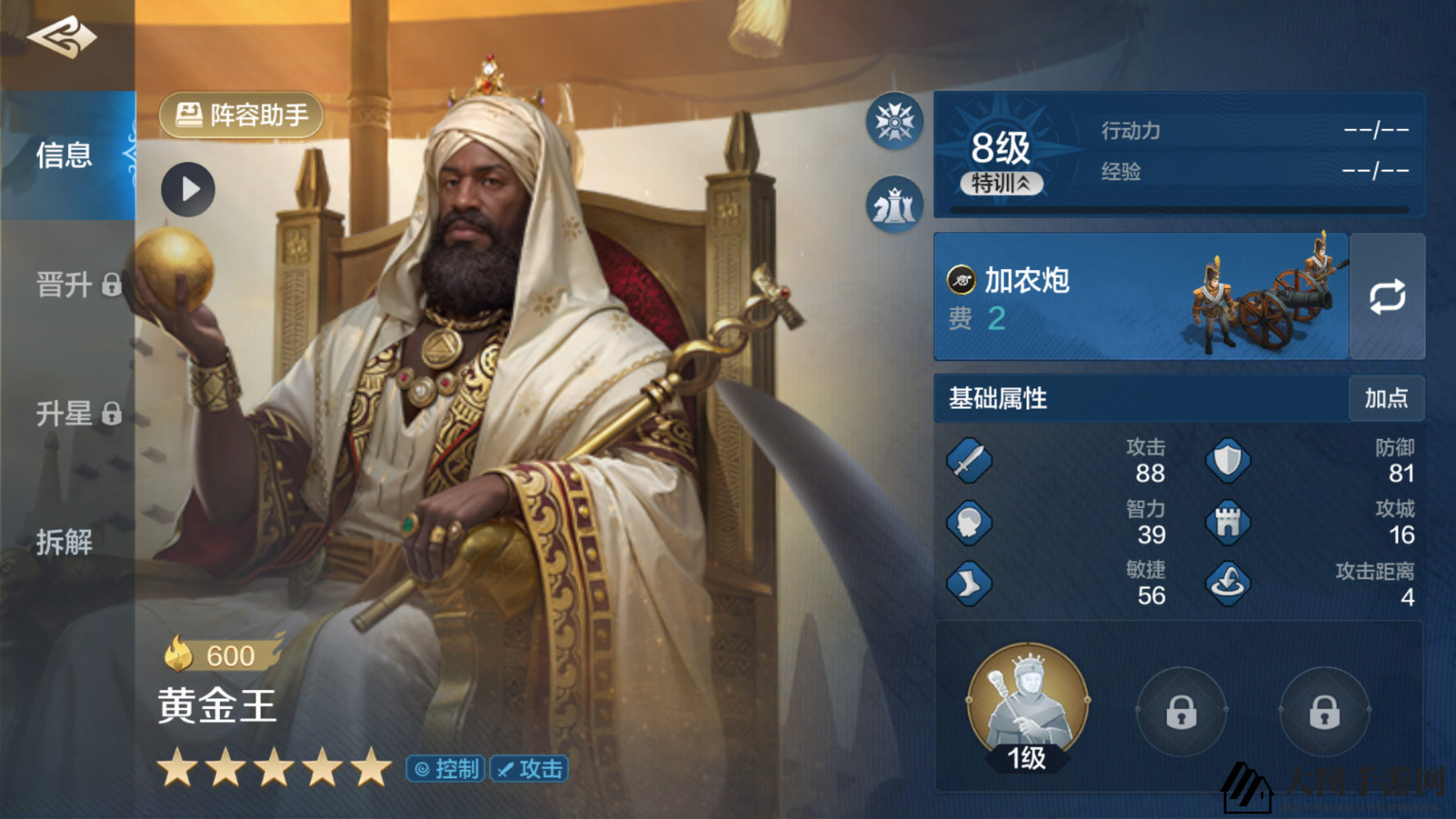
Task: Switch to the 拆解 tab
Action: pyautogui.click(x=66, y=543)
